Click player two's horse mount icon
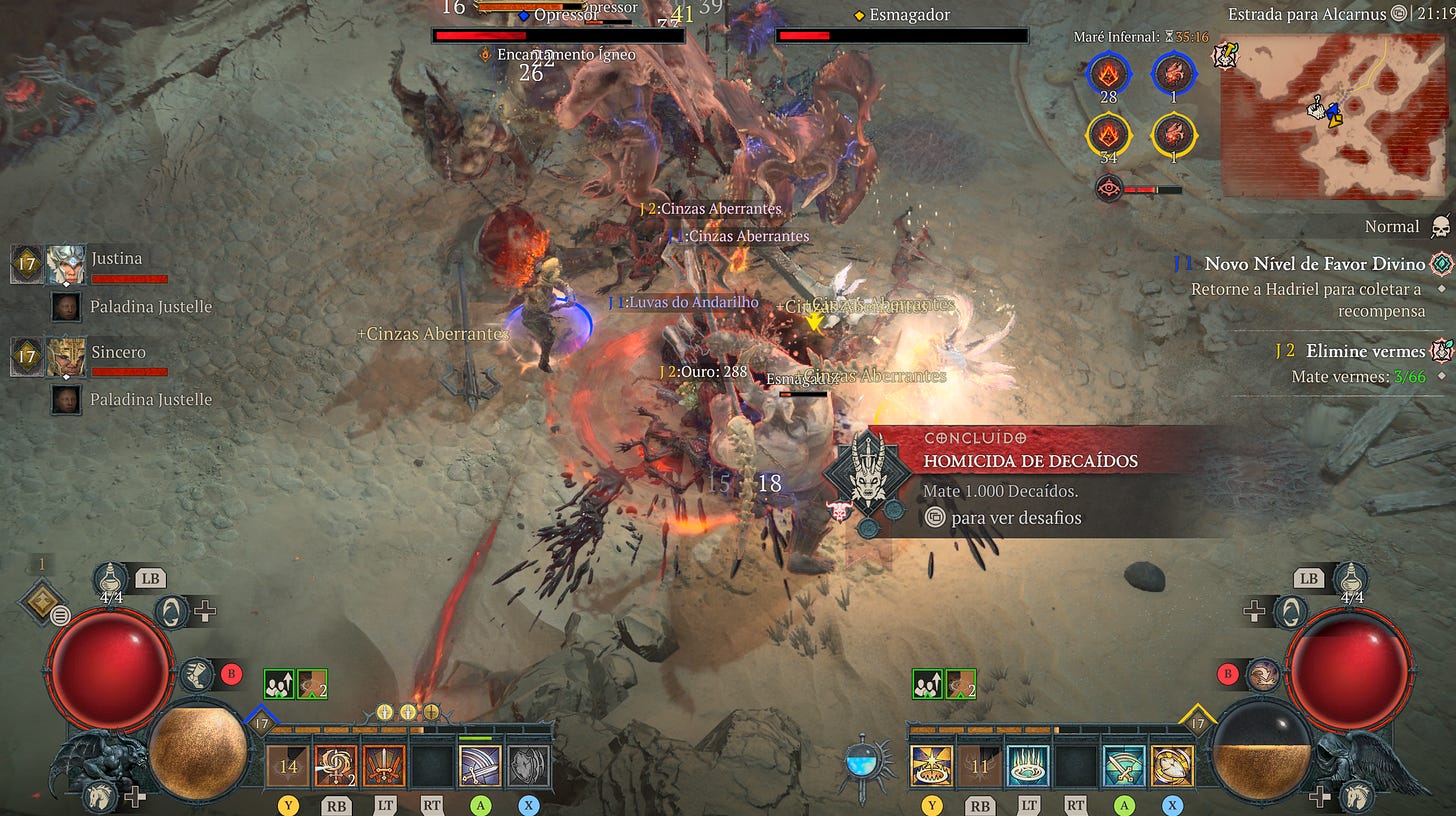 coord(1357,796)
